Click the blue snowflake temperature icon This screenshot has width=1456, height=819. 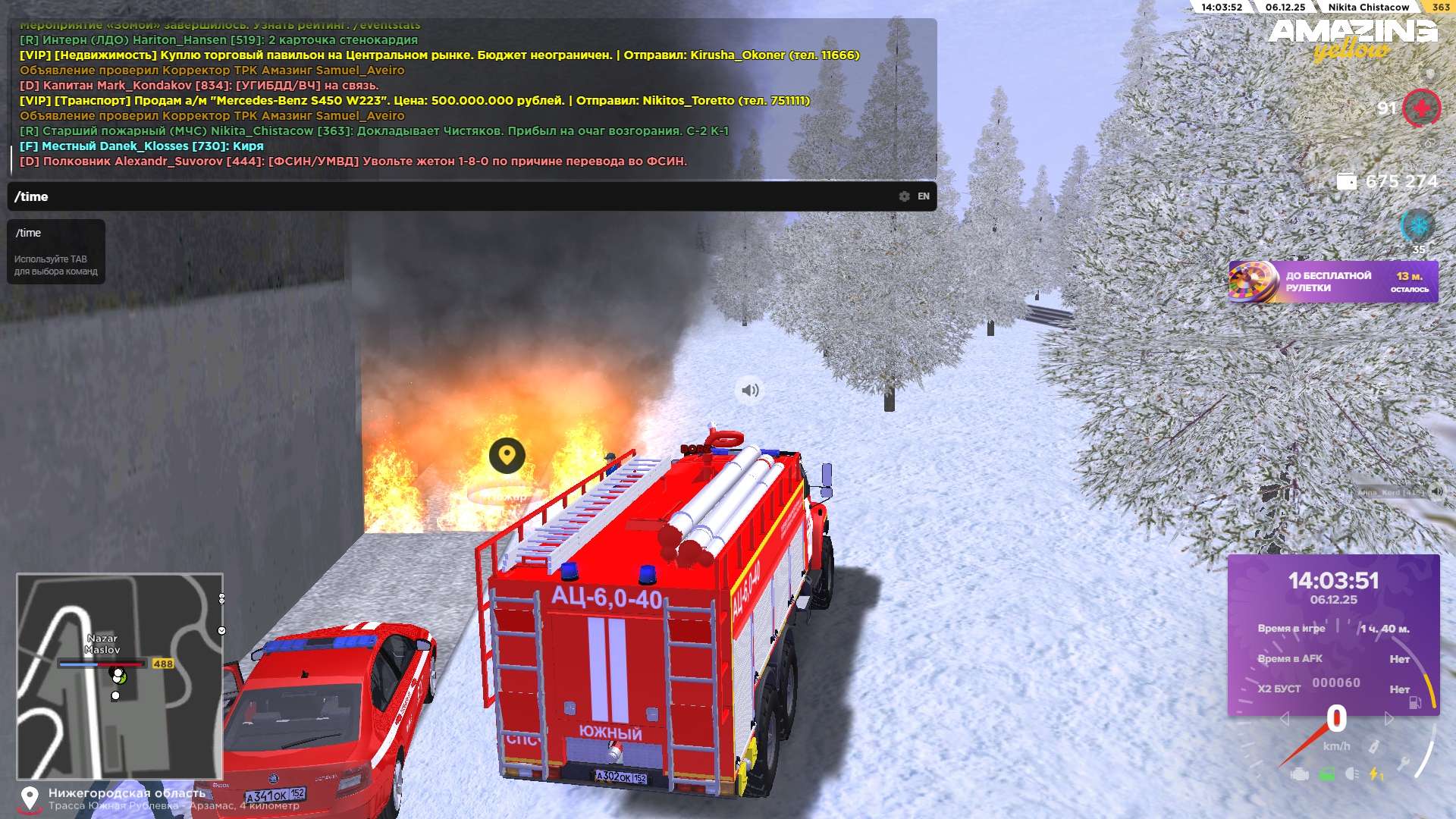click(1417, 225)
